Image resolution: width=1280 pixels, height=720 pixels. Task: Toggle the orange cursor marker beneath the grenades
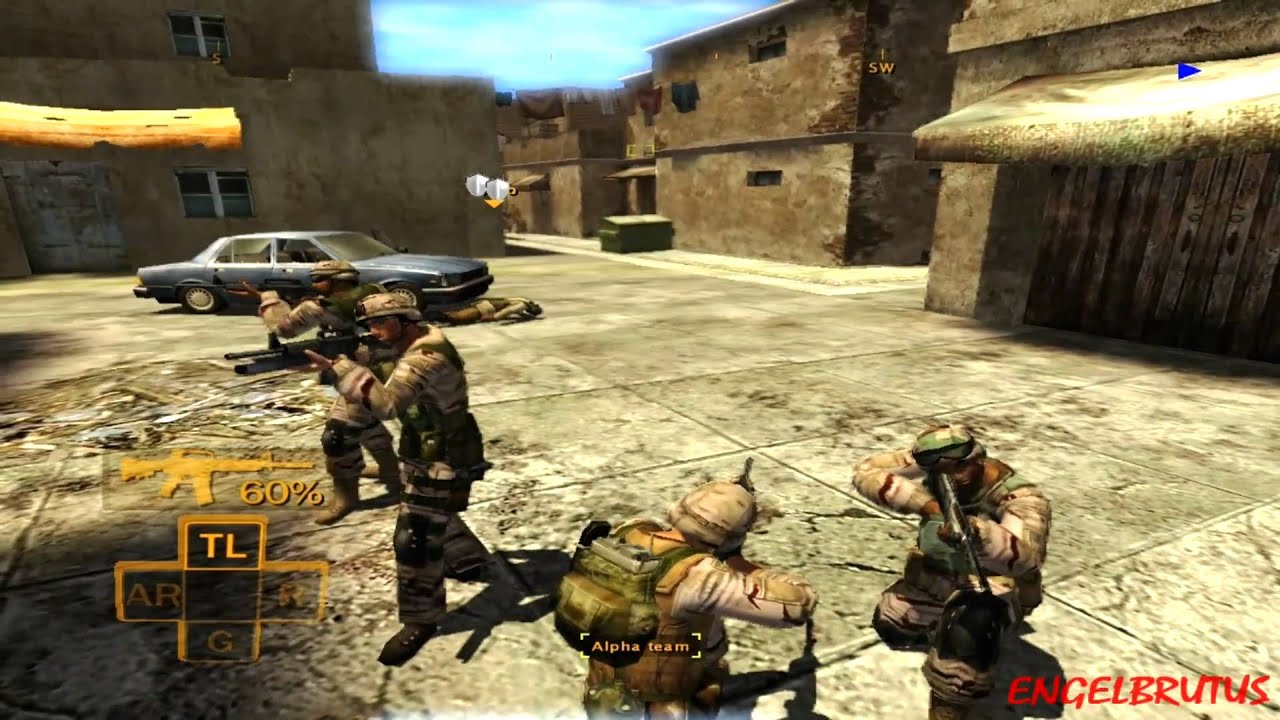pyautogui.click(x=492, y=201)
